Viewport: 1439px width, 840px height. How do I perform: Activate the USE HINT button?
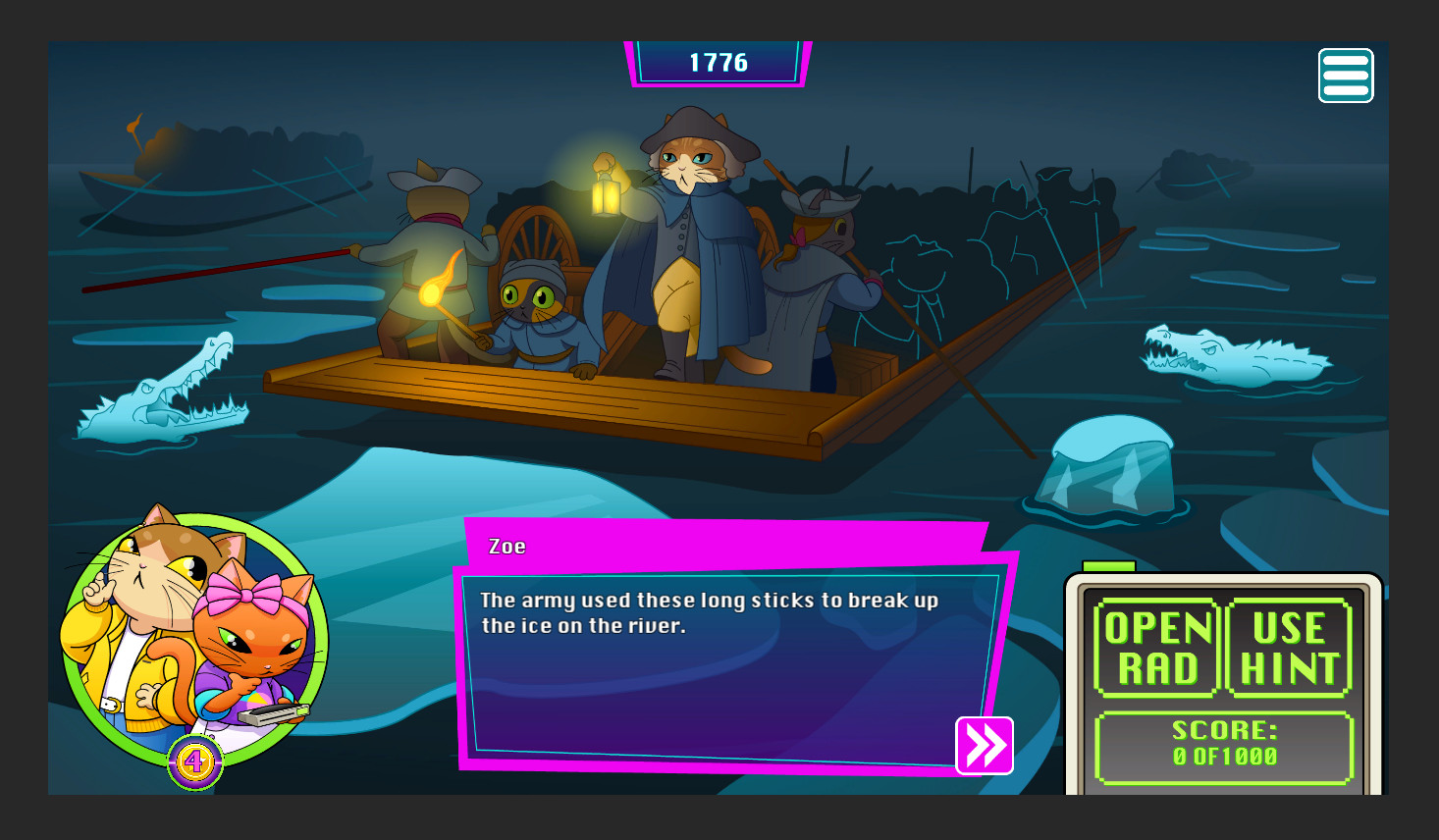click(x=1289, y=649)
